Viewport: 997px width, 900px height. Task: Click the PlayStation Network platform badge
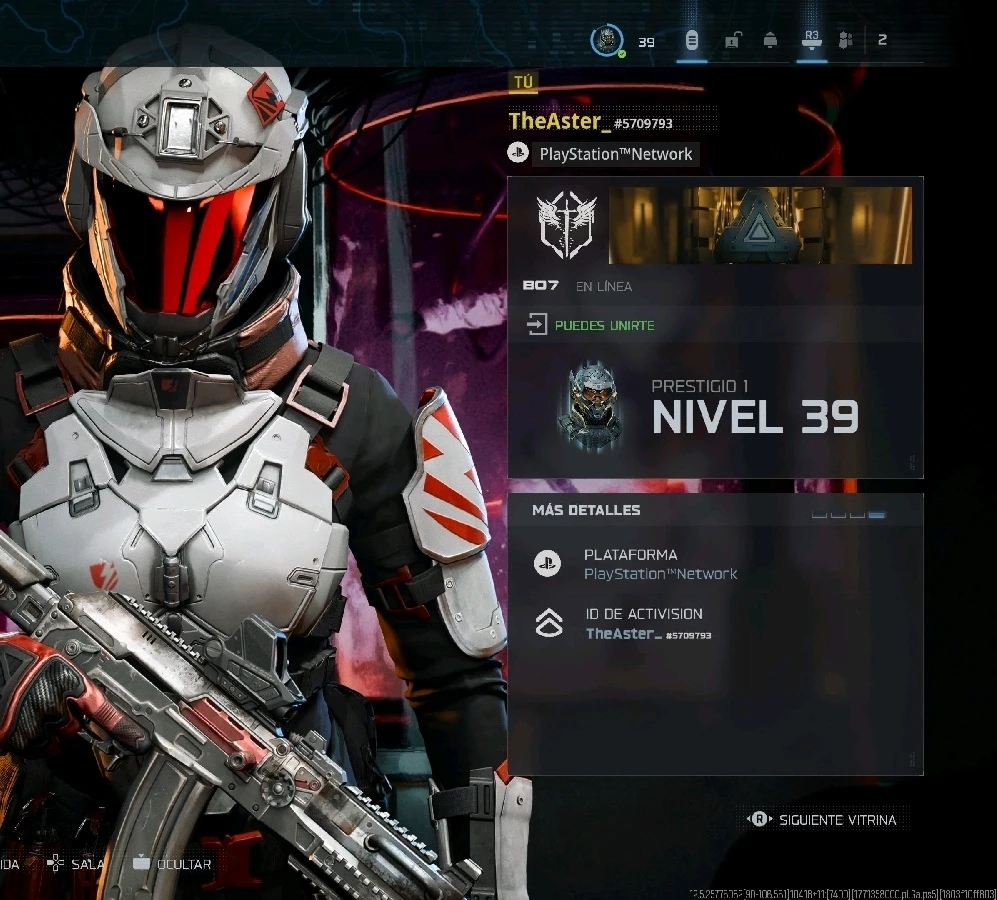(x=601, y=154)
